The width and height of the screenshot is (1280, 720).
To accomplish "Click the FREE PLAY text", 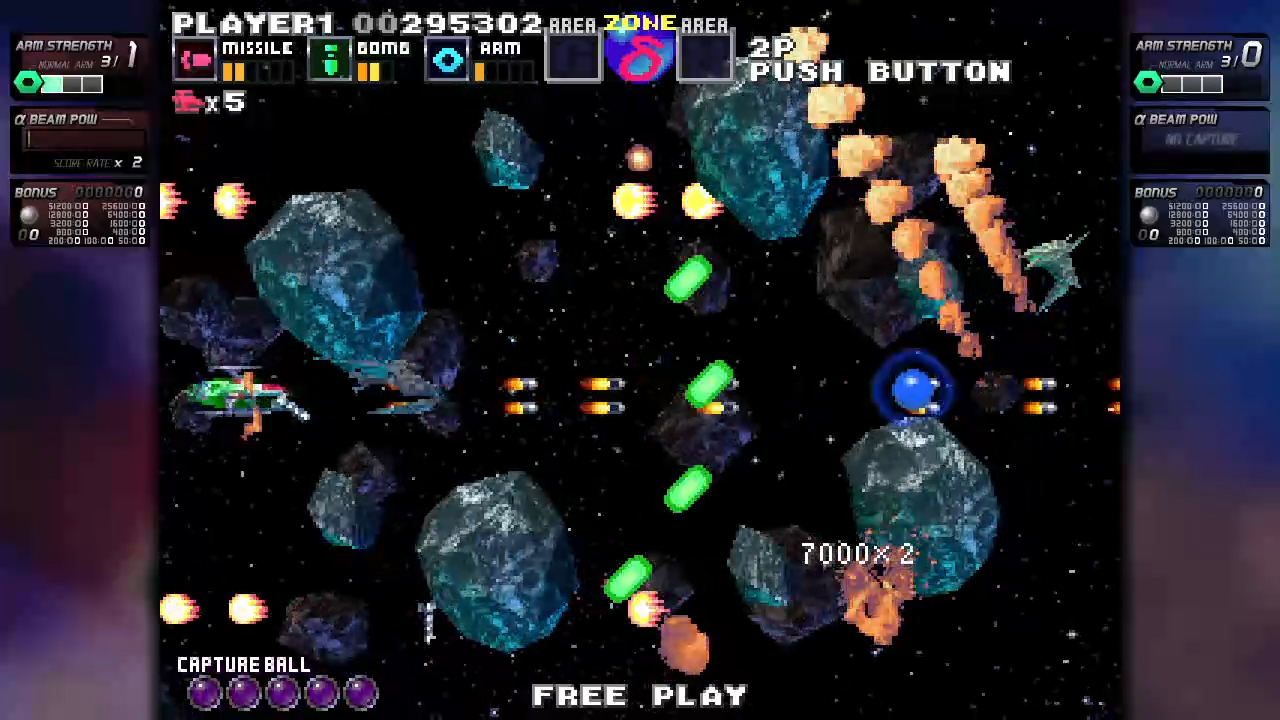I will (x=640, y=695).
